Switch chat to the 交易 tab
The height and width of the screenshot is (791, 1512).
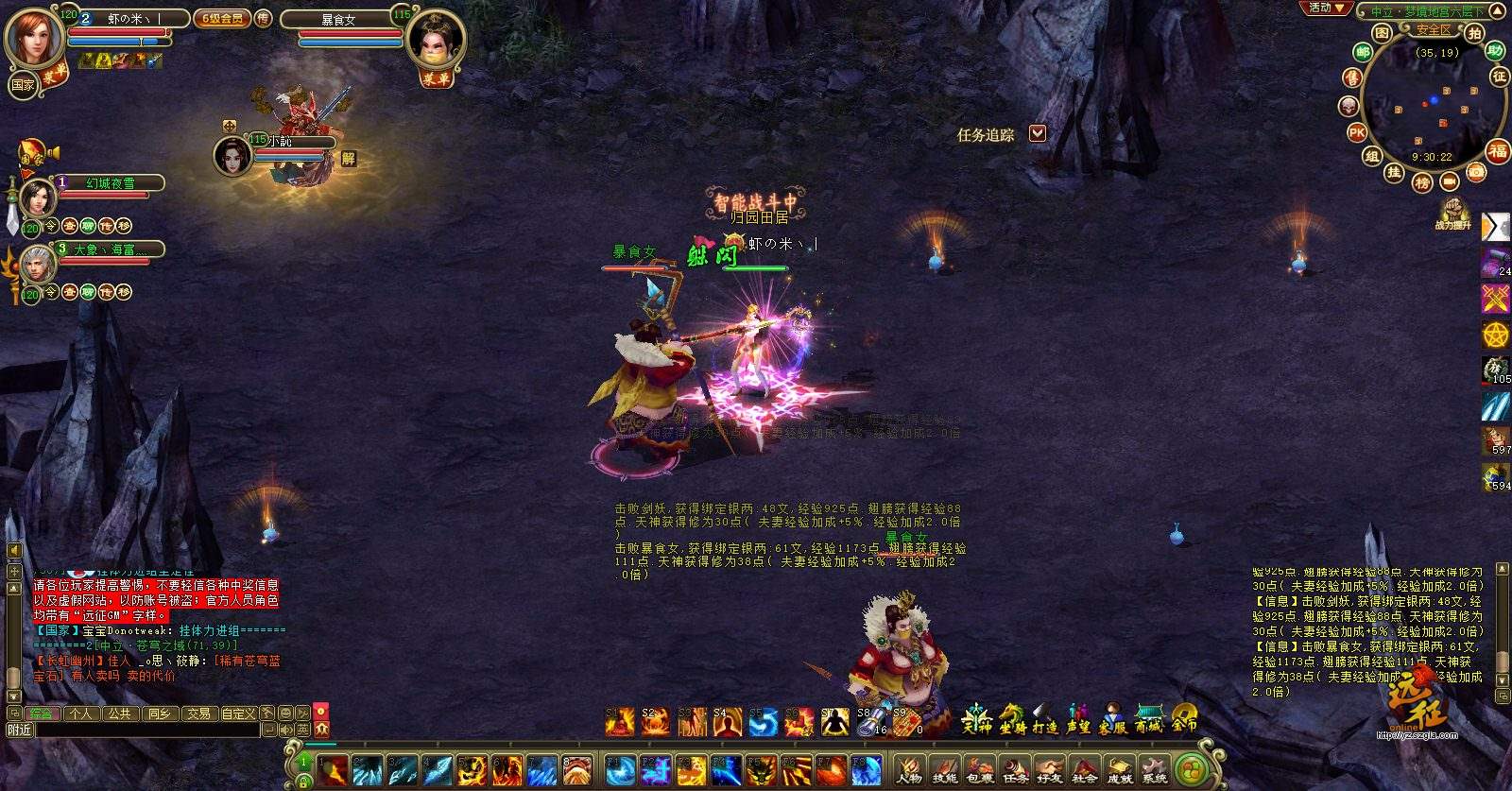pyautogui.click(x=198, y=714)
